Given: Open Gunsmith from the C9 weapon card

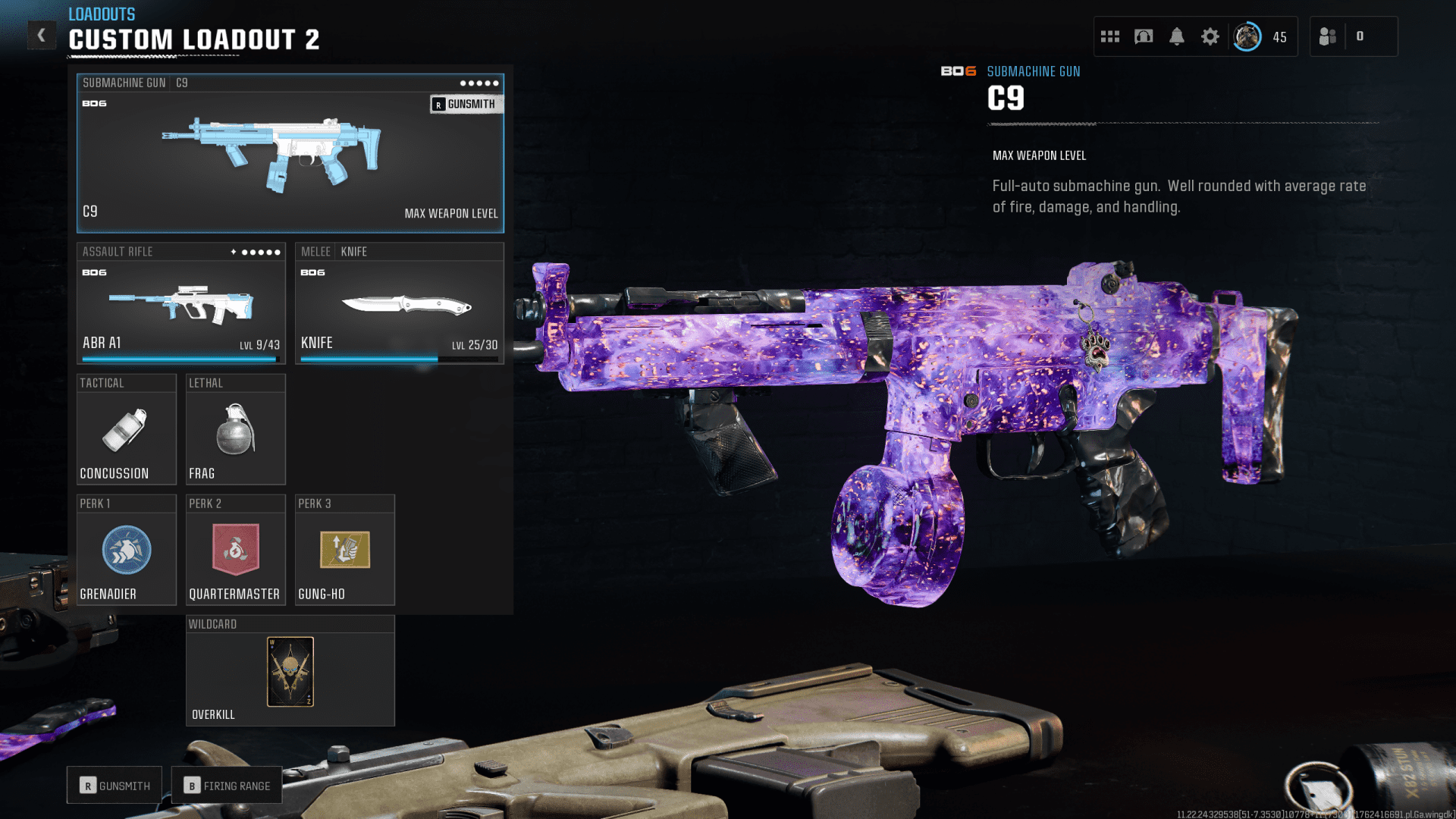Looking at the screenshot, I should [466, 104].
